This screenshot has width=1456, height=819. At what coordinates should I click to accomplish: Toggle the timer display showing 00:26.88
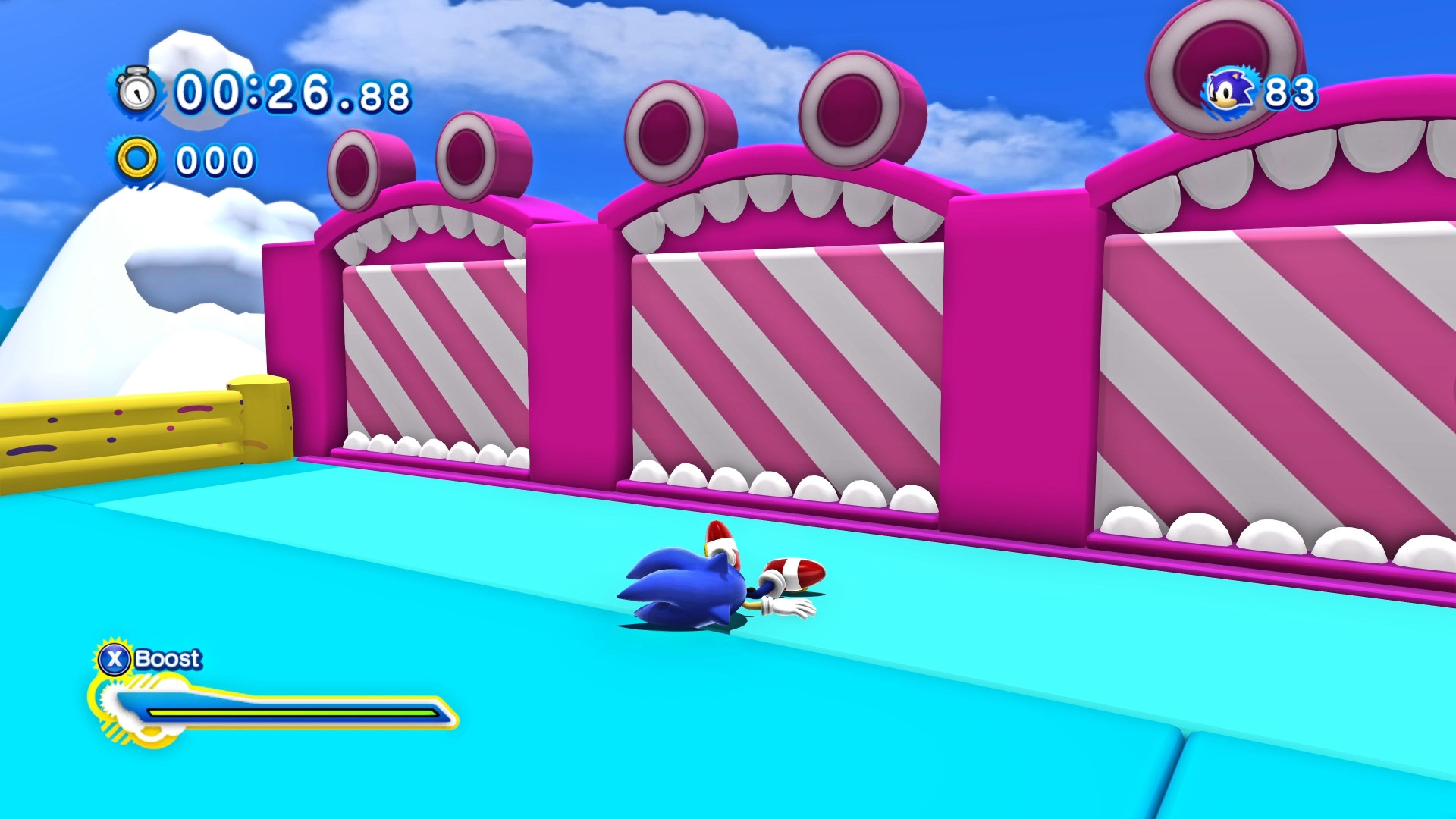(292, 91)
